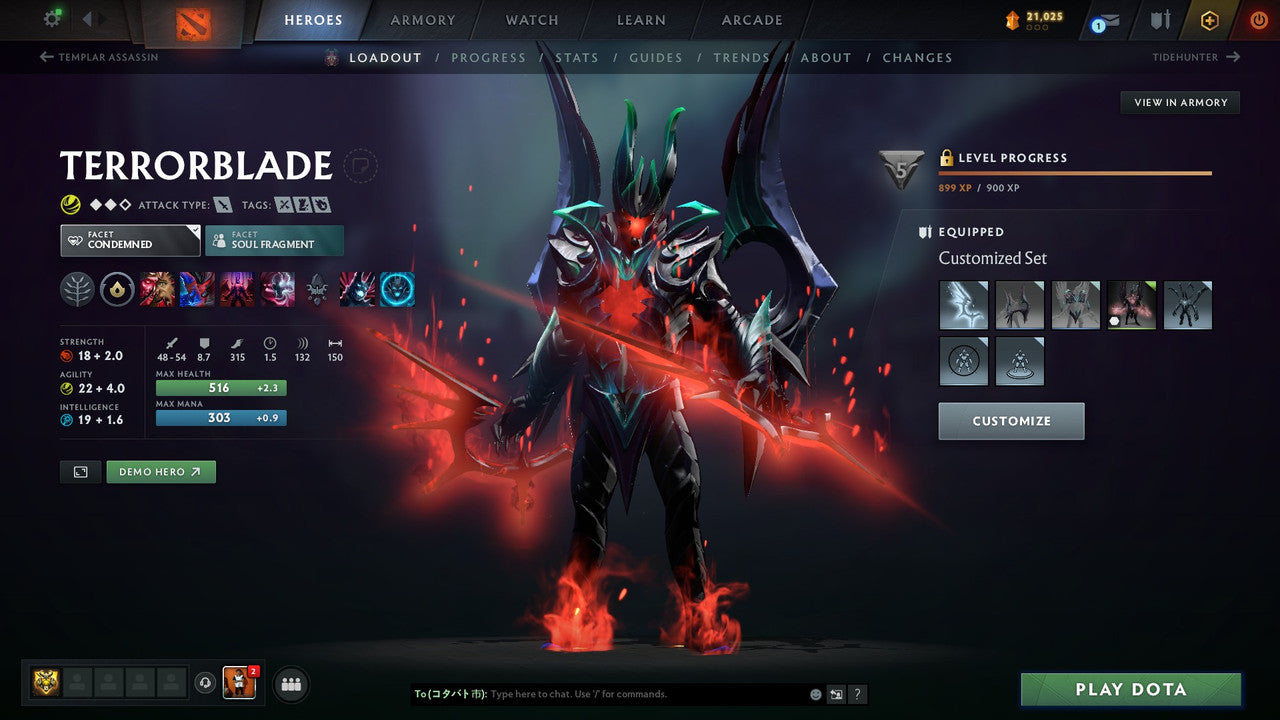Click the Demo Hero button
Screen dimensions: 1280x720
(160, 471)
